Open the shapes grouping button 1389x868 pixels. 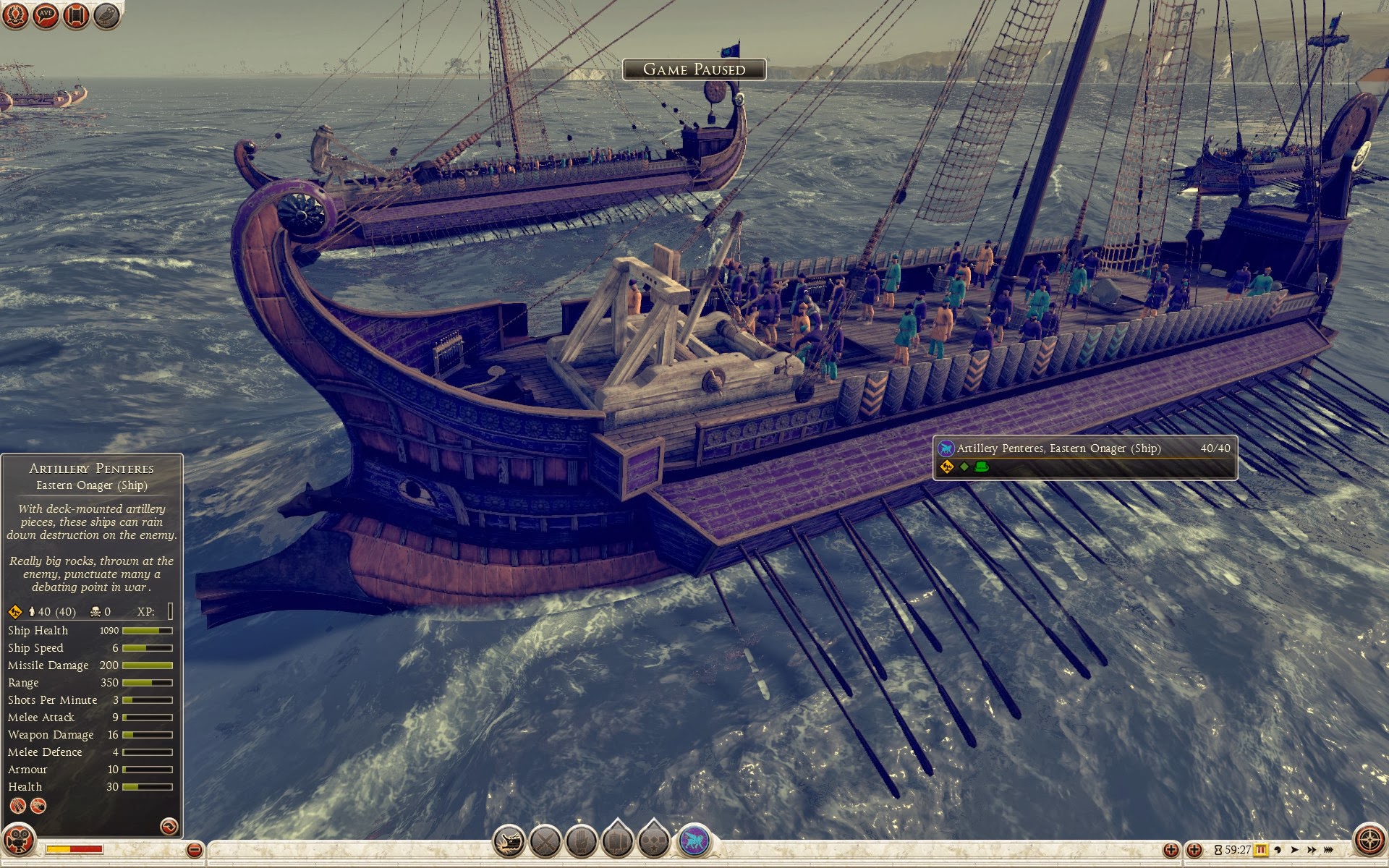click(653, 841)
